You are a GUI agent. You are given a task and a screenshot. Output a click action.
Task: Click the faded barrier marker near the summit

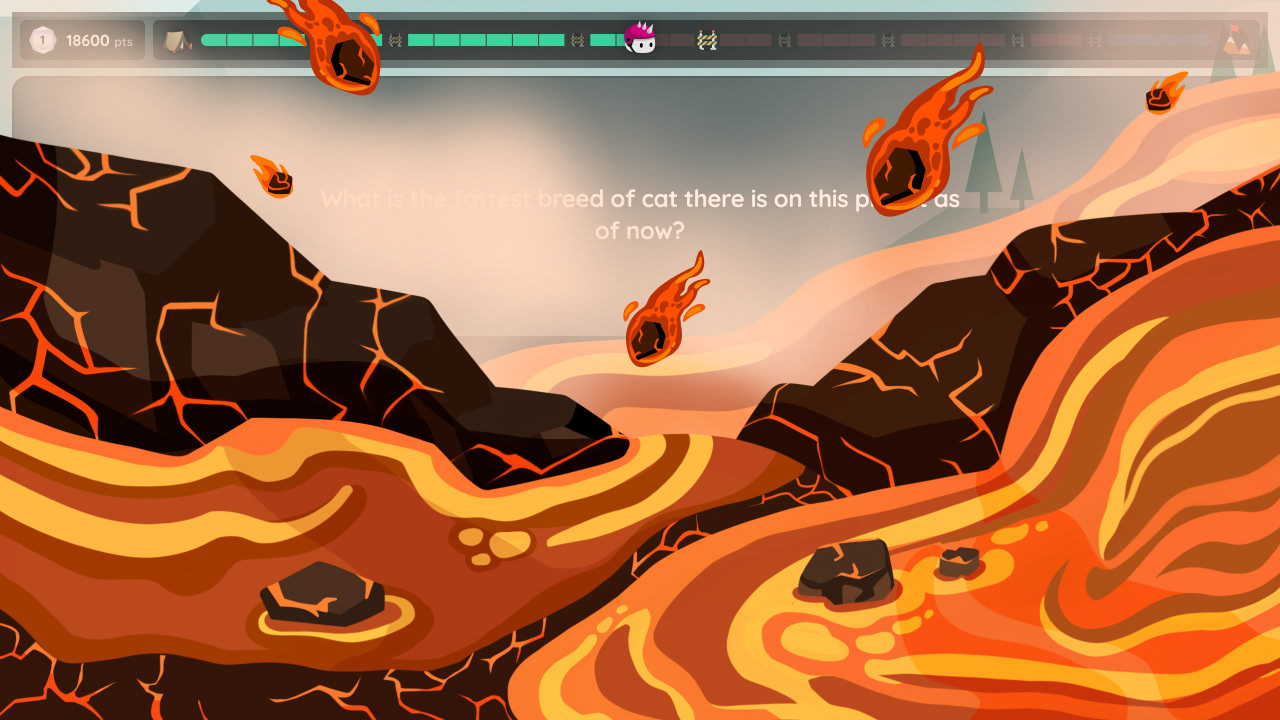coord(1095,40)
